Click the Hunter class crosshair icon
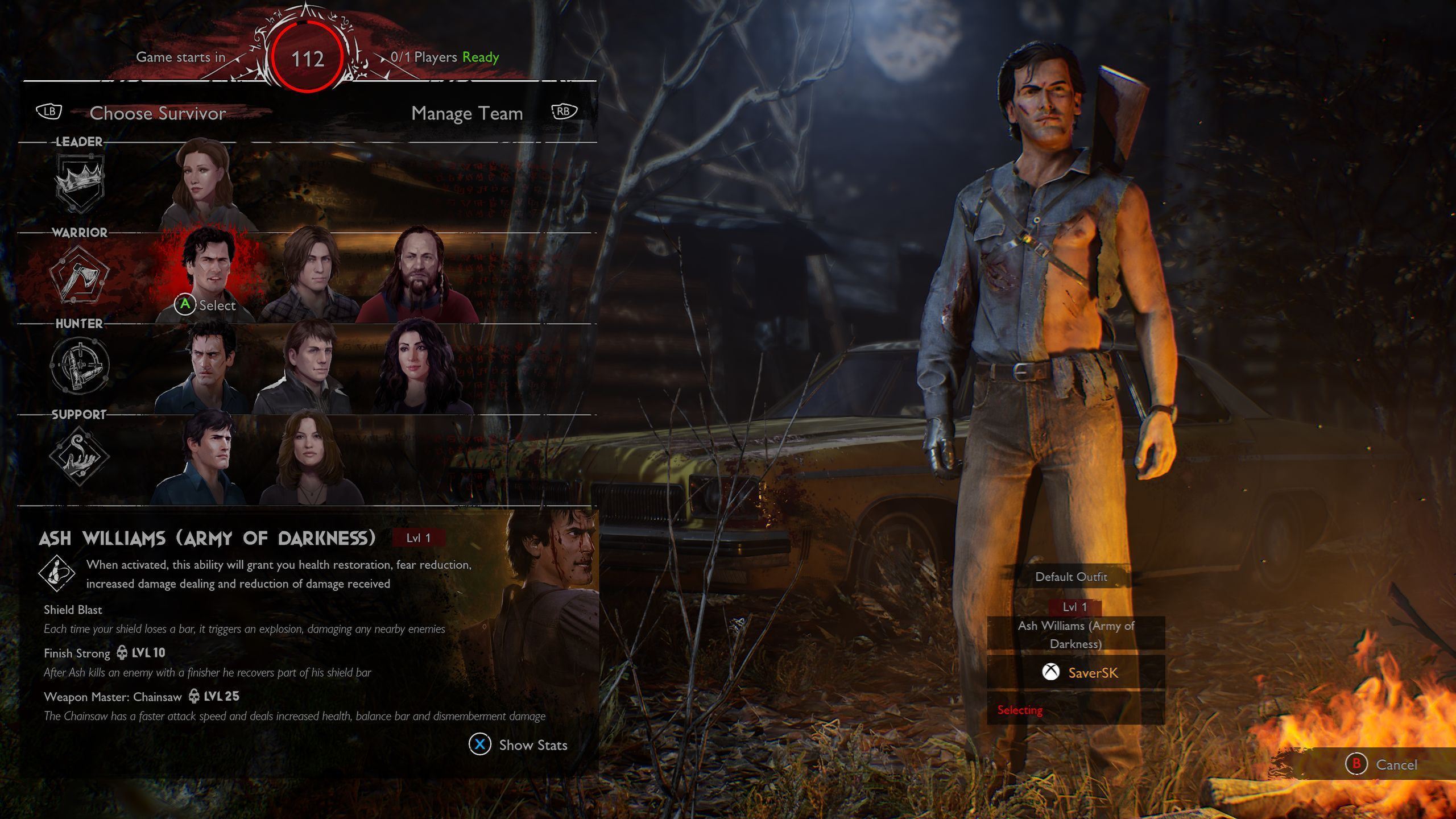 tap(79, 365)
